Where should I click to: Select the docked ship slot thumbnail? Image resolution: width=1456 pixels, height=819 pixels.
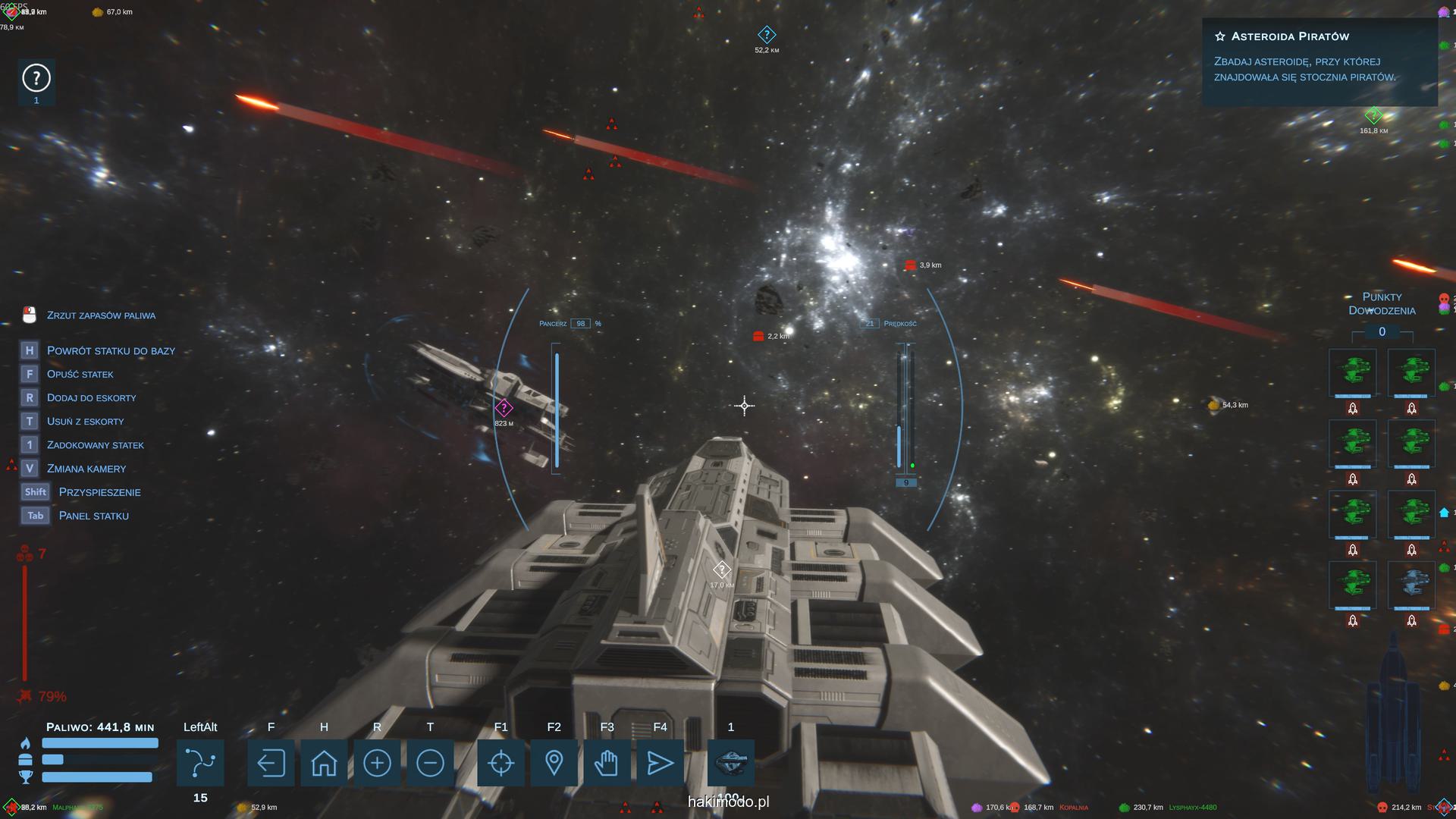pyautogui.click(x=731, y=761)
